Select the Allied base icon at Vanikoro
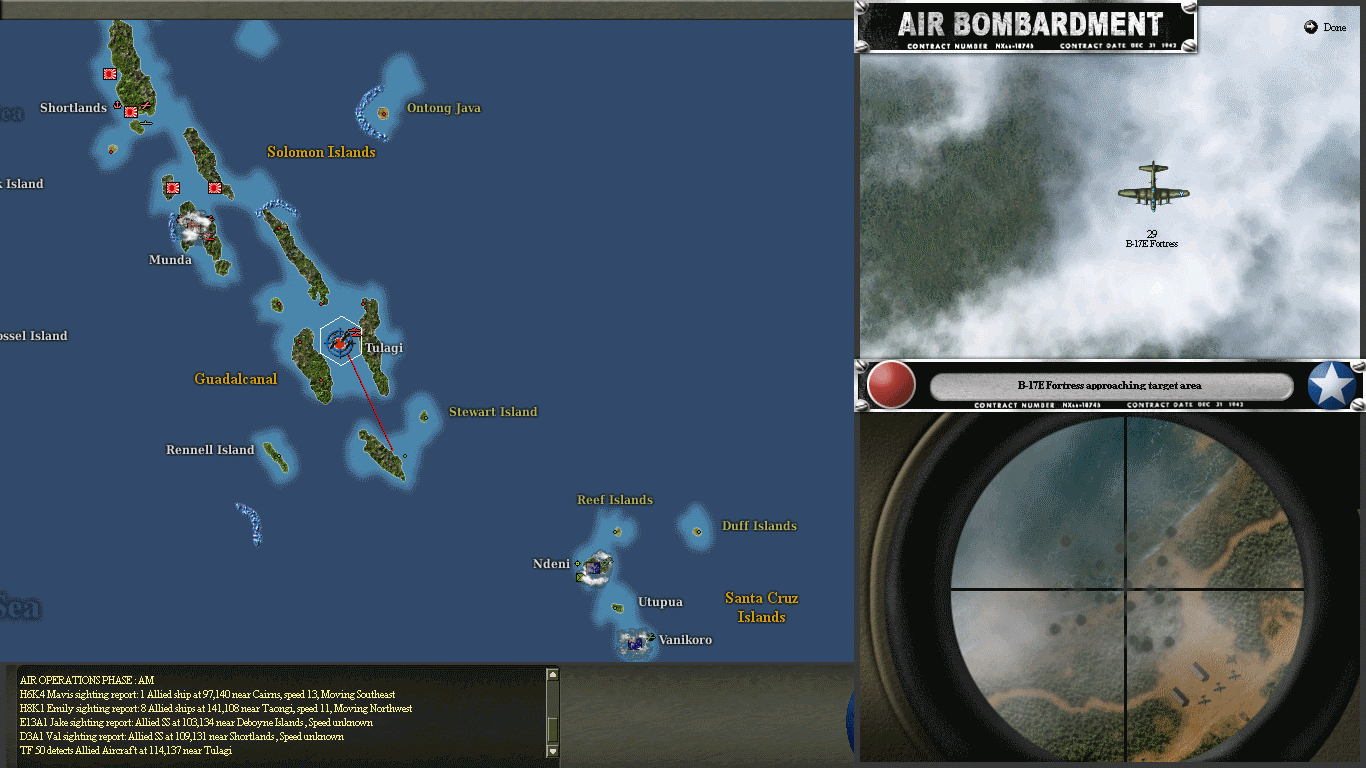Image resolution: width=1366 pixels, height=768 pixels. click(637, 643)
